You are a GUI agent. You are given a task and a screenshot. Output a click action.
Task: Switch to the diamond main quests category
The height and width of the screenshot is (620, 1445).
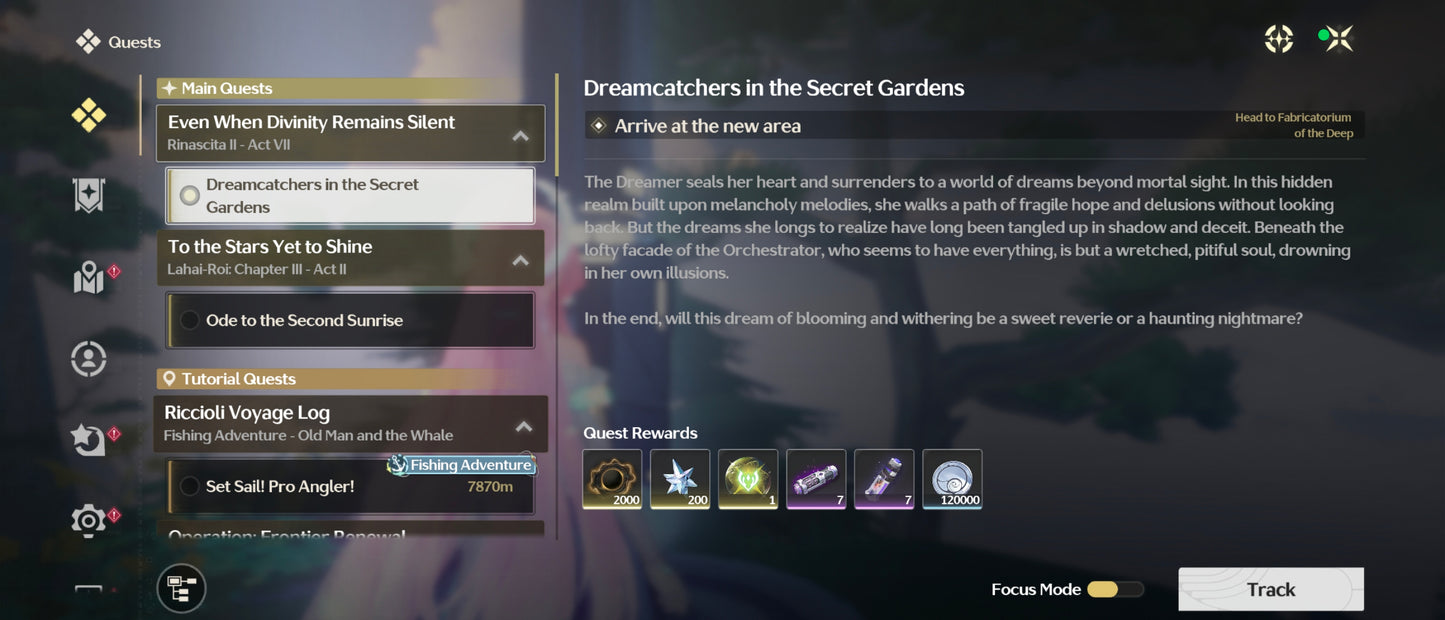[89, 116]
